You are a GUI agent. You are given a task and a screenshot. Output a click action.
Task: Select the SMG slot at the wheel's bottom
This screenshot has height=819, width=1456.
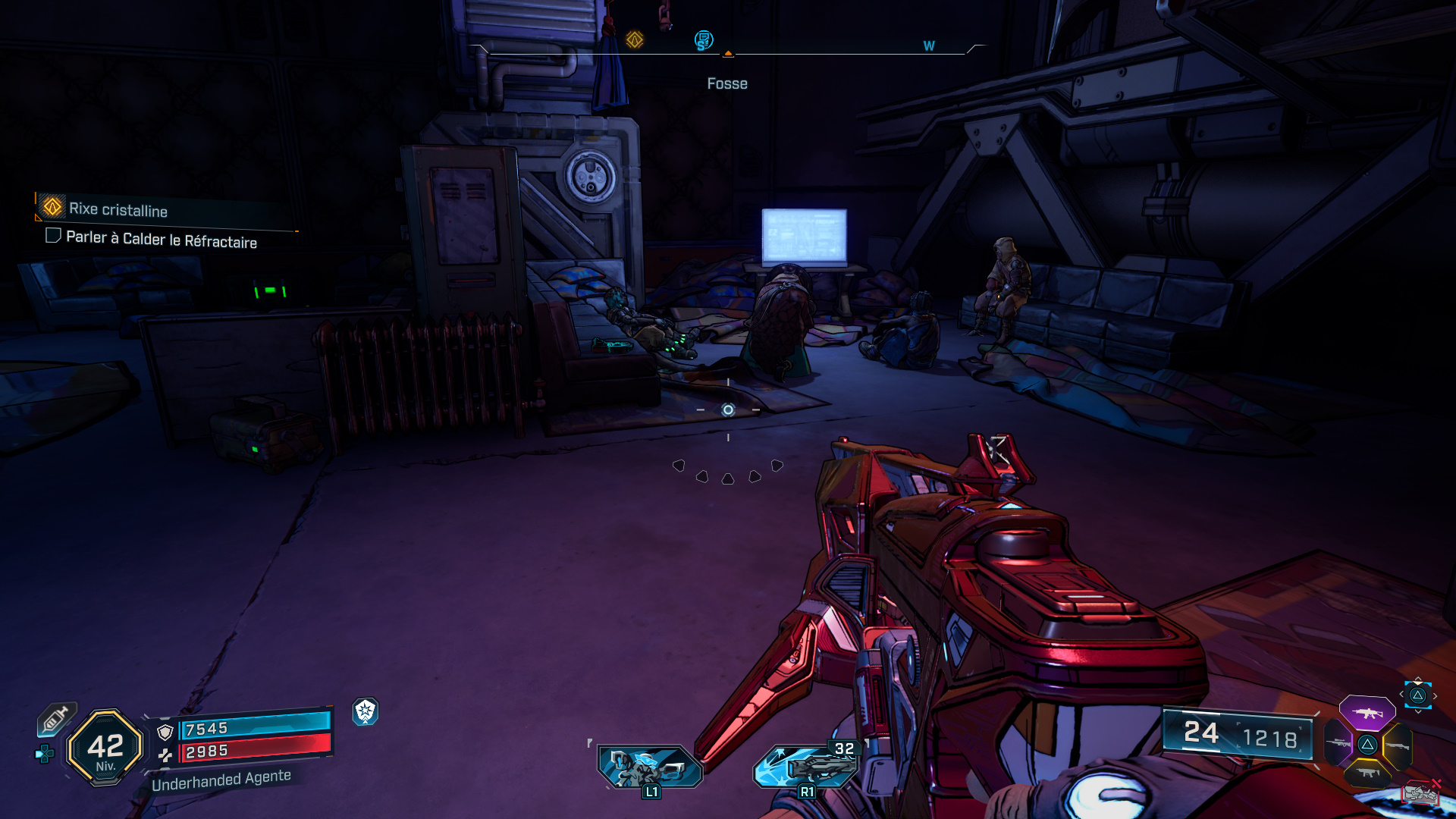pyautogui.click(x=1367, y=772)
